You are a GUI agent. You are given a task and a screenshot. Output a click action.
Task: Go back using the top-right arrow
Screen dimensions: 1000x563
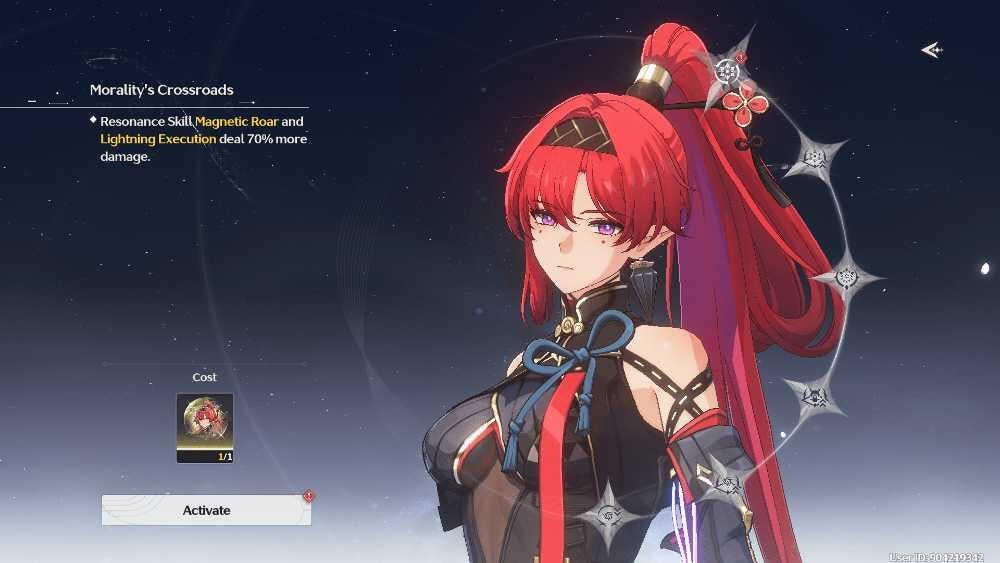point(931,50)
